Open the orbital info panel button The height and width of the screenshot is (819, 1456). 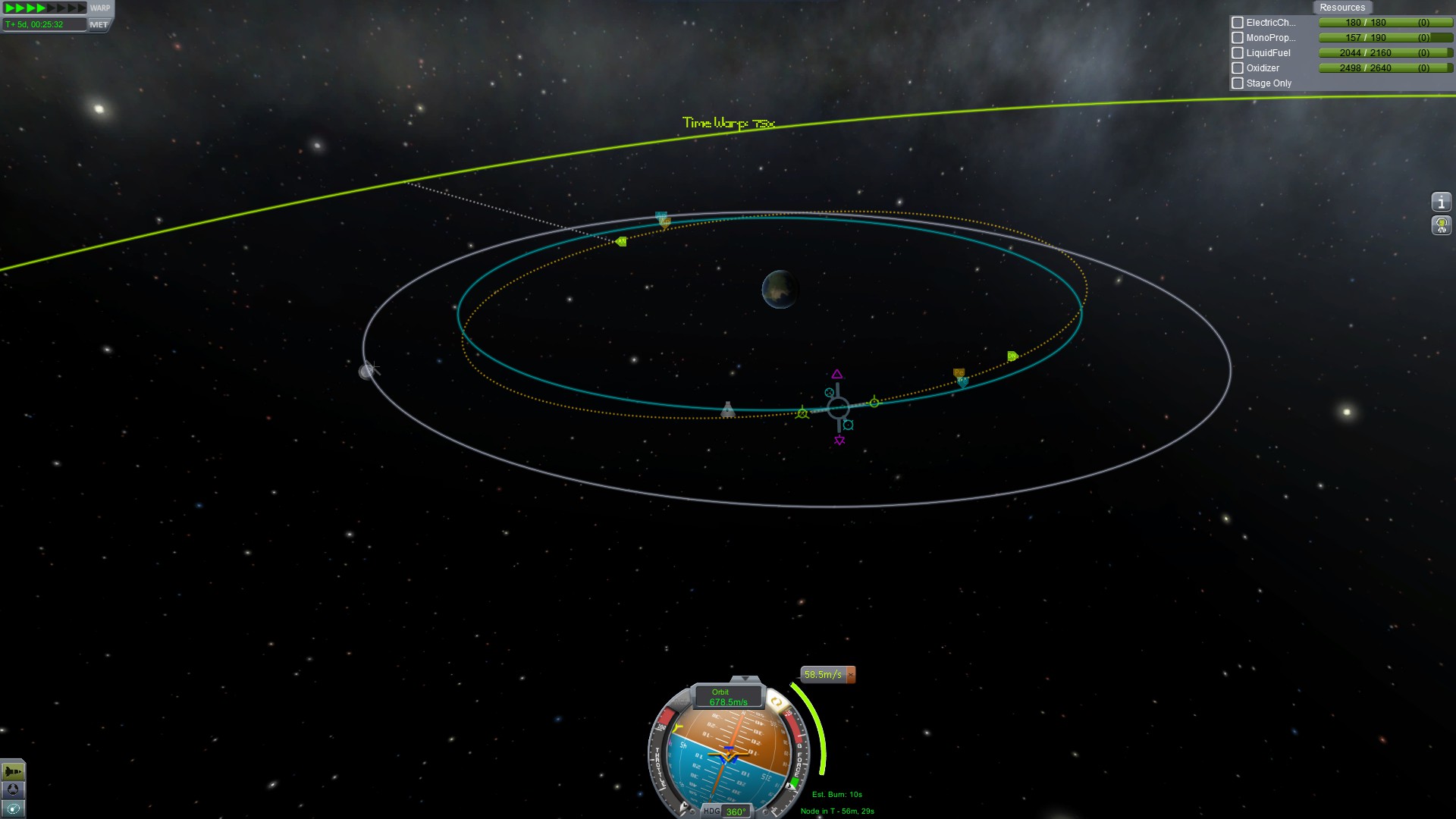click(1441, 202)
